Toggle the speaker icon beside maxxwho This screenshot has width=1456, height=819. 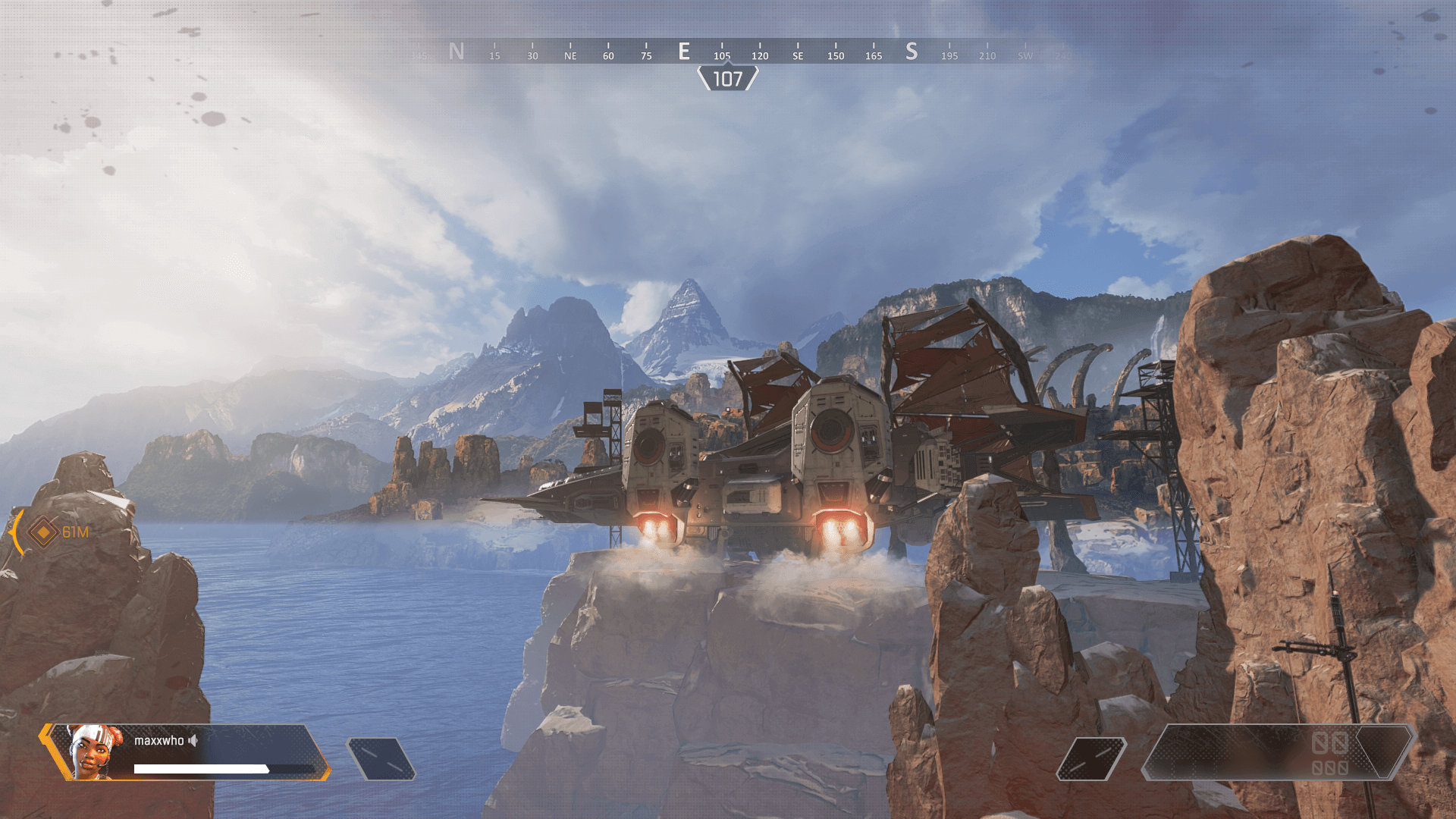(x=193, y=740)
